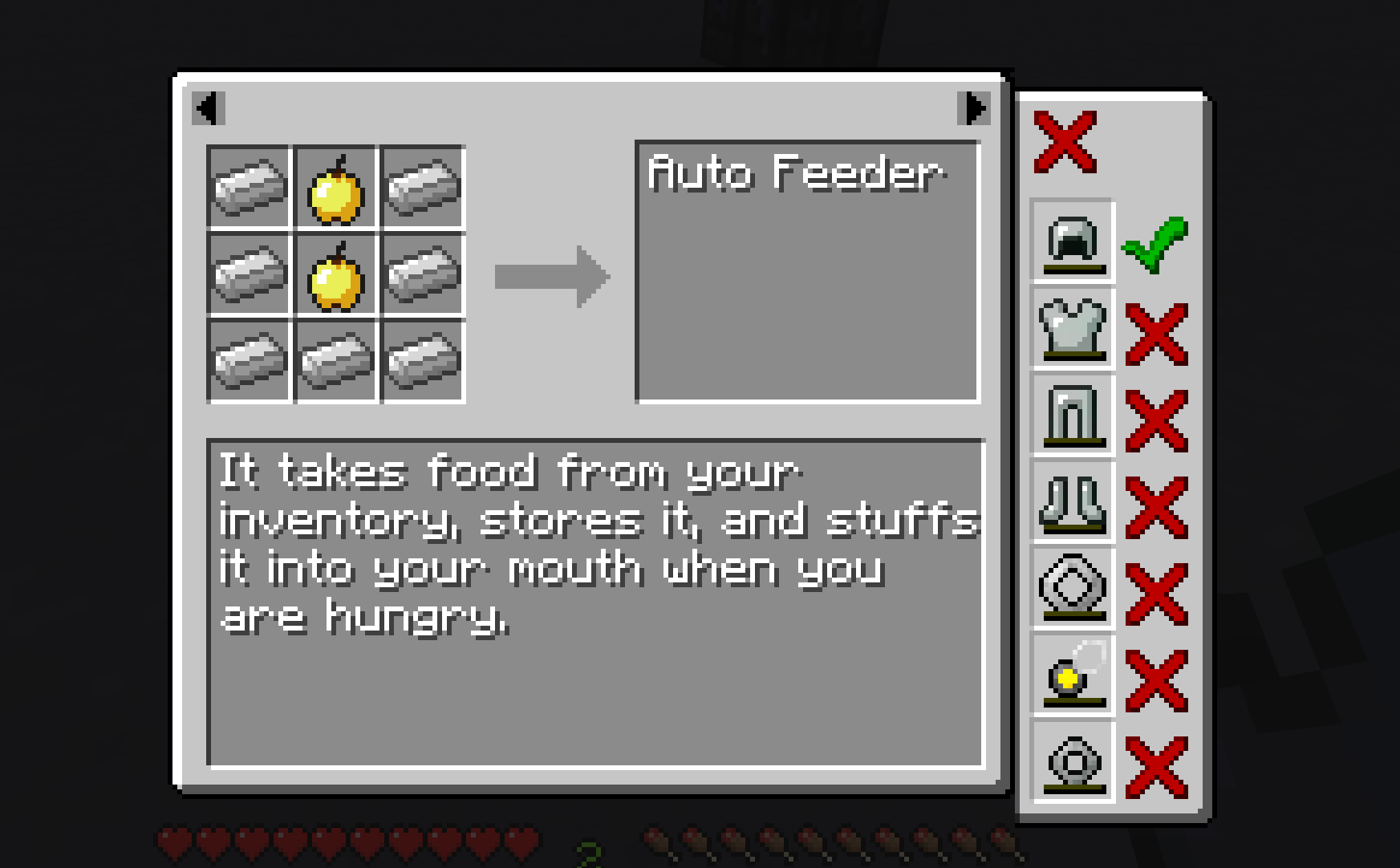Select the boots slot icon
The height and width of the screenshot is (868, 1400).
coord(1073,502)
